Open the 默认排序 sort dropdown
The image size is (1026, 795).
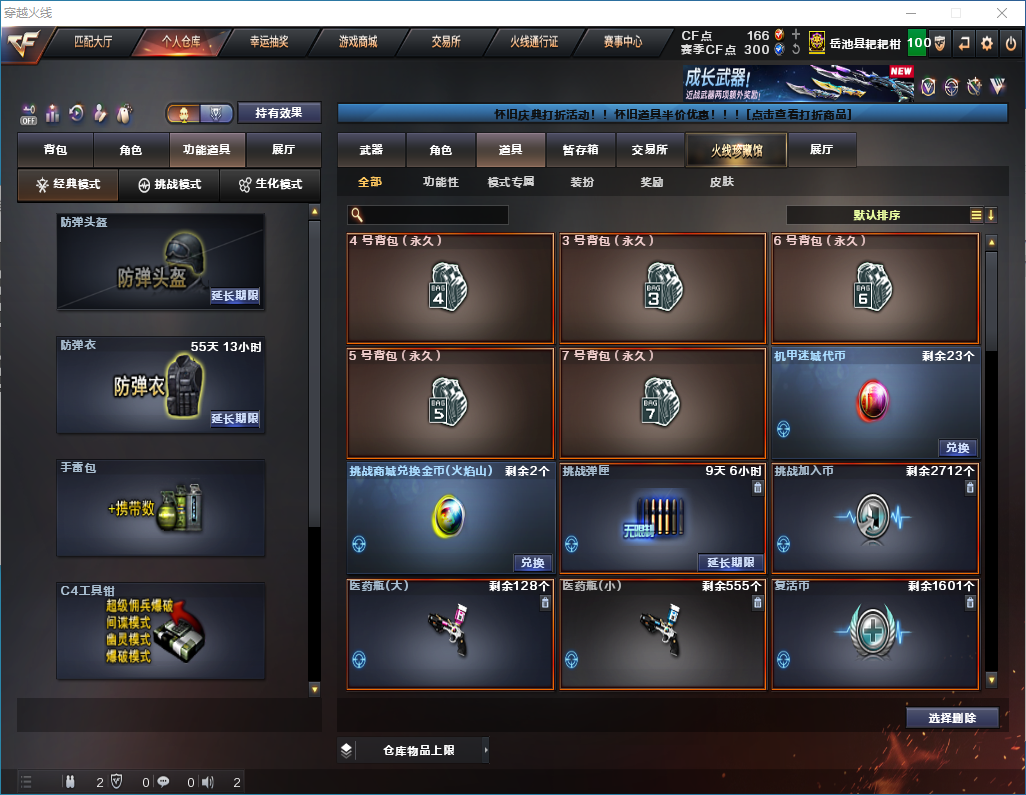[x=877, y=215]
